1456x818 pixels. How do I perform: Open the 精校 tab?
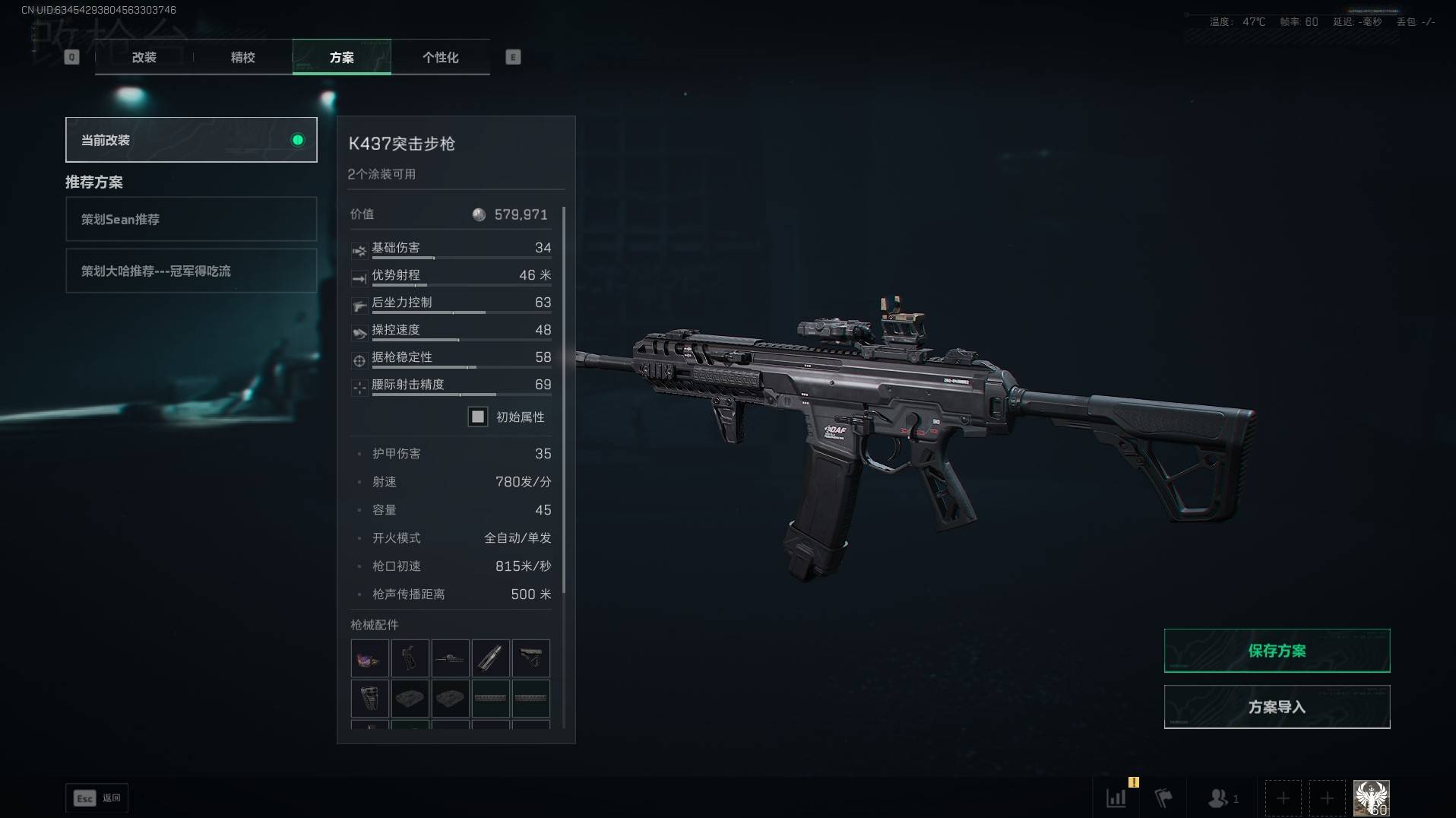click(242, 57)
